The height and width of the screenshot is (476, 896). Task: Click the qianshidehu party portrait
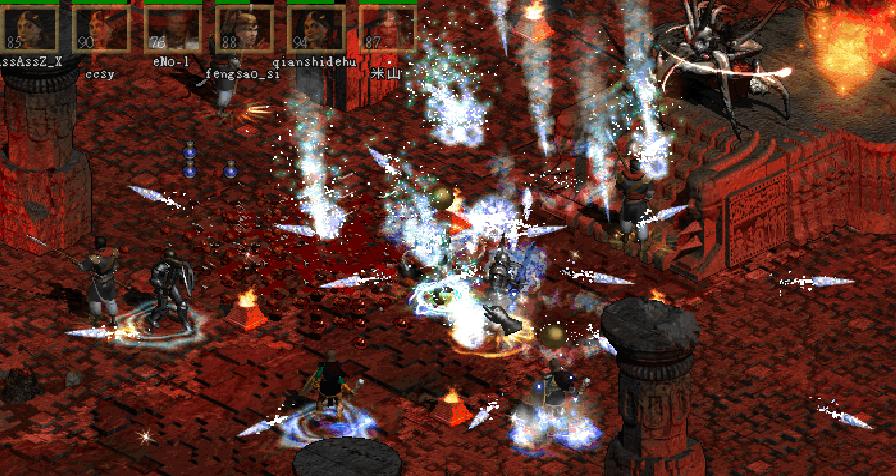316,27
